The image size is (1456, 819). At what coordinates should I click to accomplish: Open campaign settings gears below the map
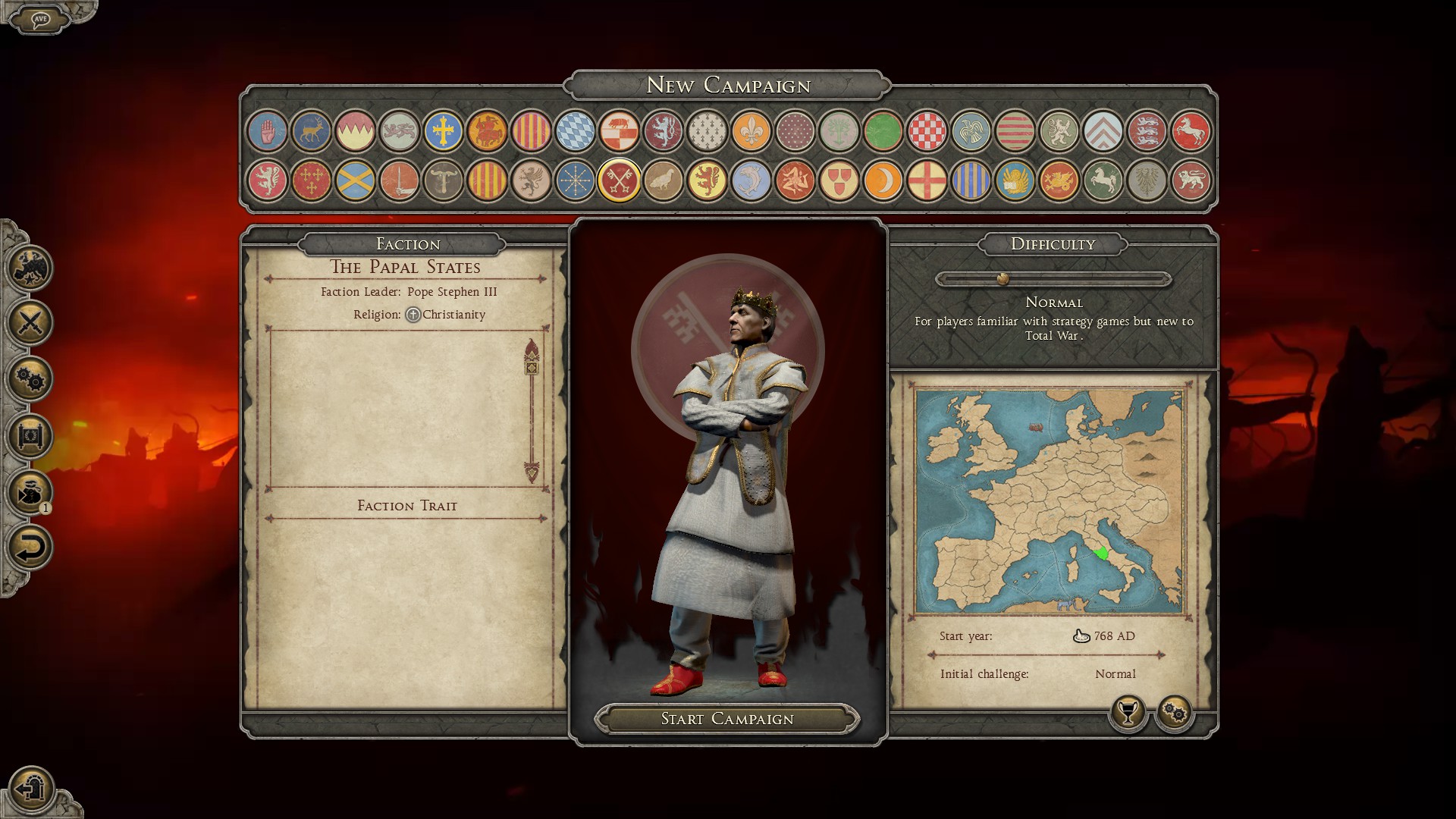pos(1175,713)
